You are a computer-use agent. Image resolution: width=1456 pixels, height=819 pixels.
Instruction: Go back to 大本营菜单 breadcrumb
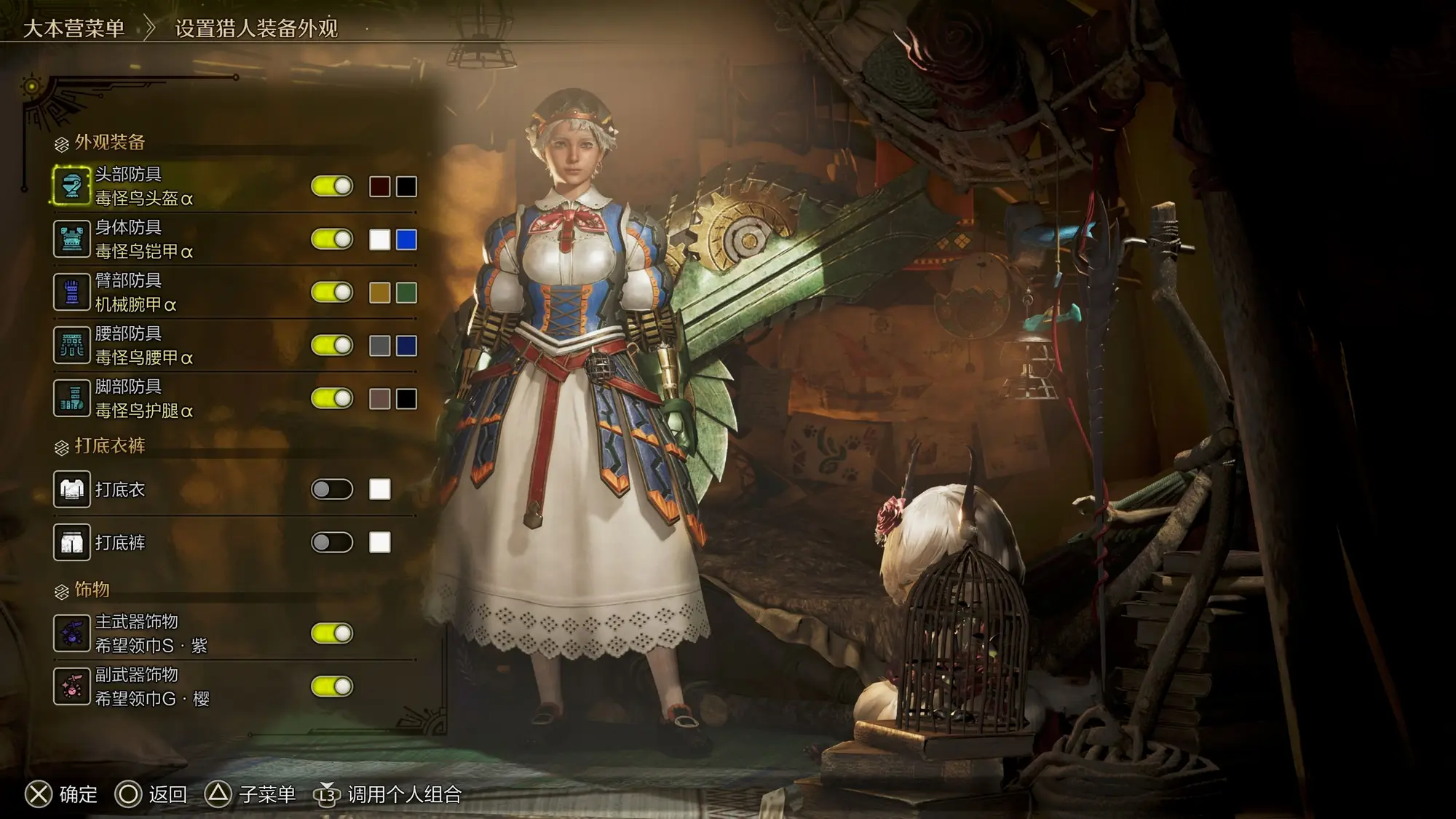74,28
